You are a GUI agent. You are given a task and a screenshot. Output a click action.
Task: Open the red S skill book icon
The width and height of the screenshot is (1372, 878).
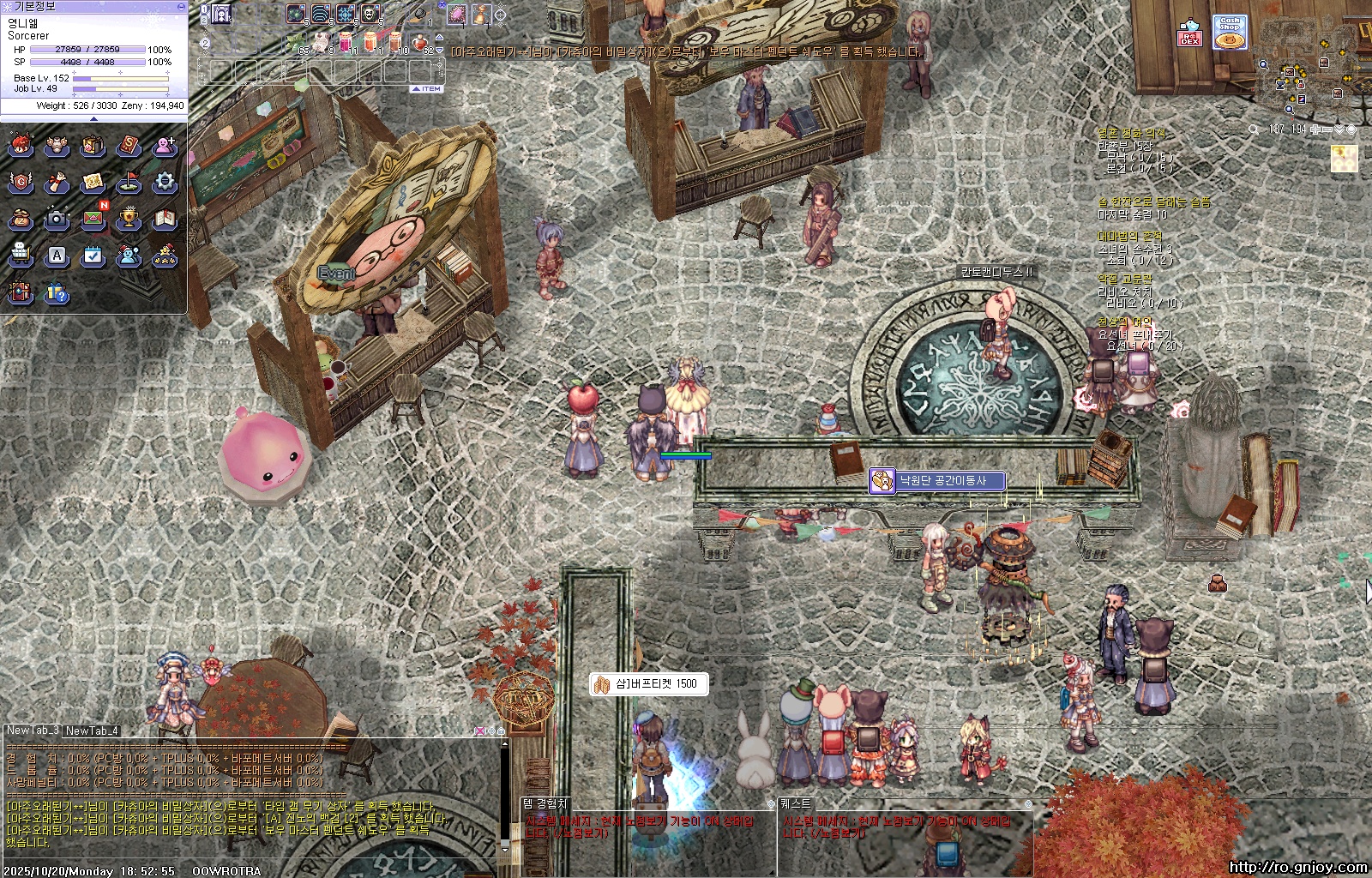click(x=129, y=146)
